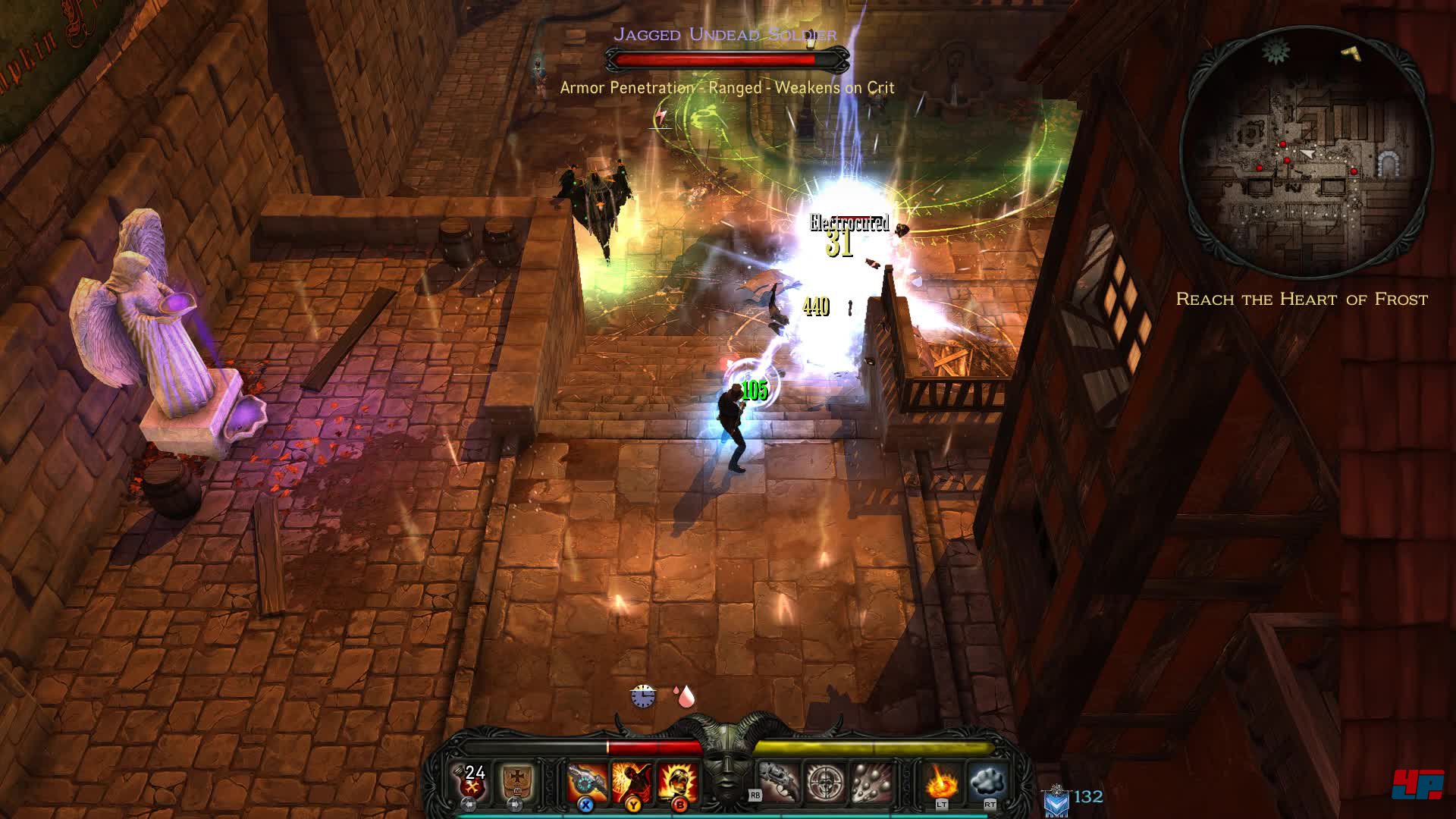Viewport: 1456px width, 819px height.
Task: Activate the glowing gun skill icon
Action: (588, 781)
